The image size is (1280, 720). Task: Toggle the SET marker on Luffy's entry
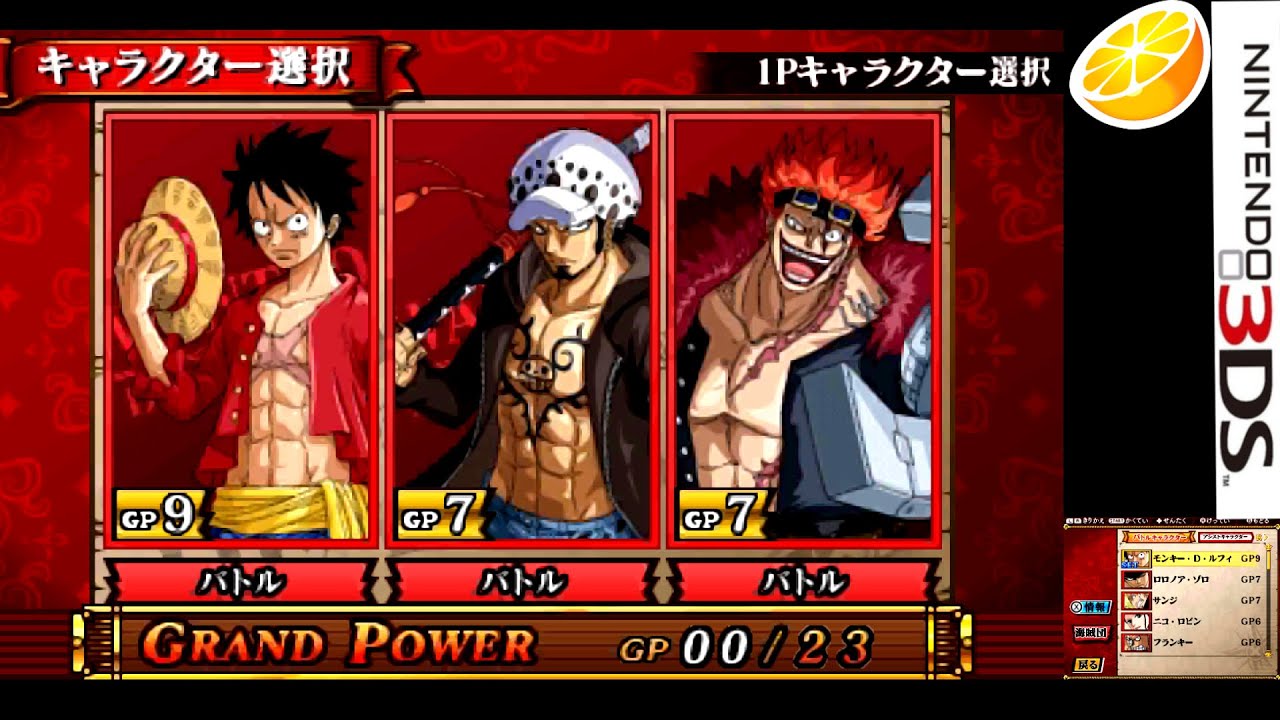[1129, 564]
